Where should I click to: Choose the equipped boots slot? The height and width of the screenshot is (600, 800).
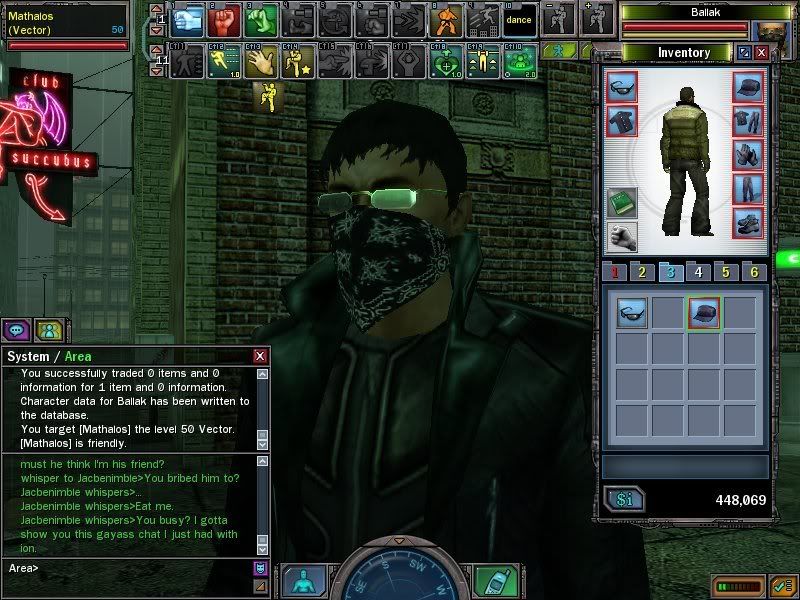point(748,222)
